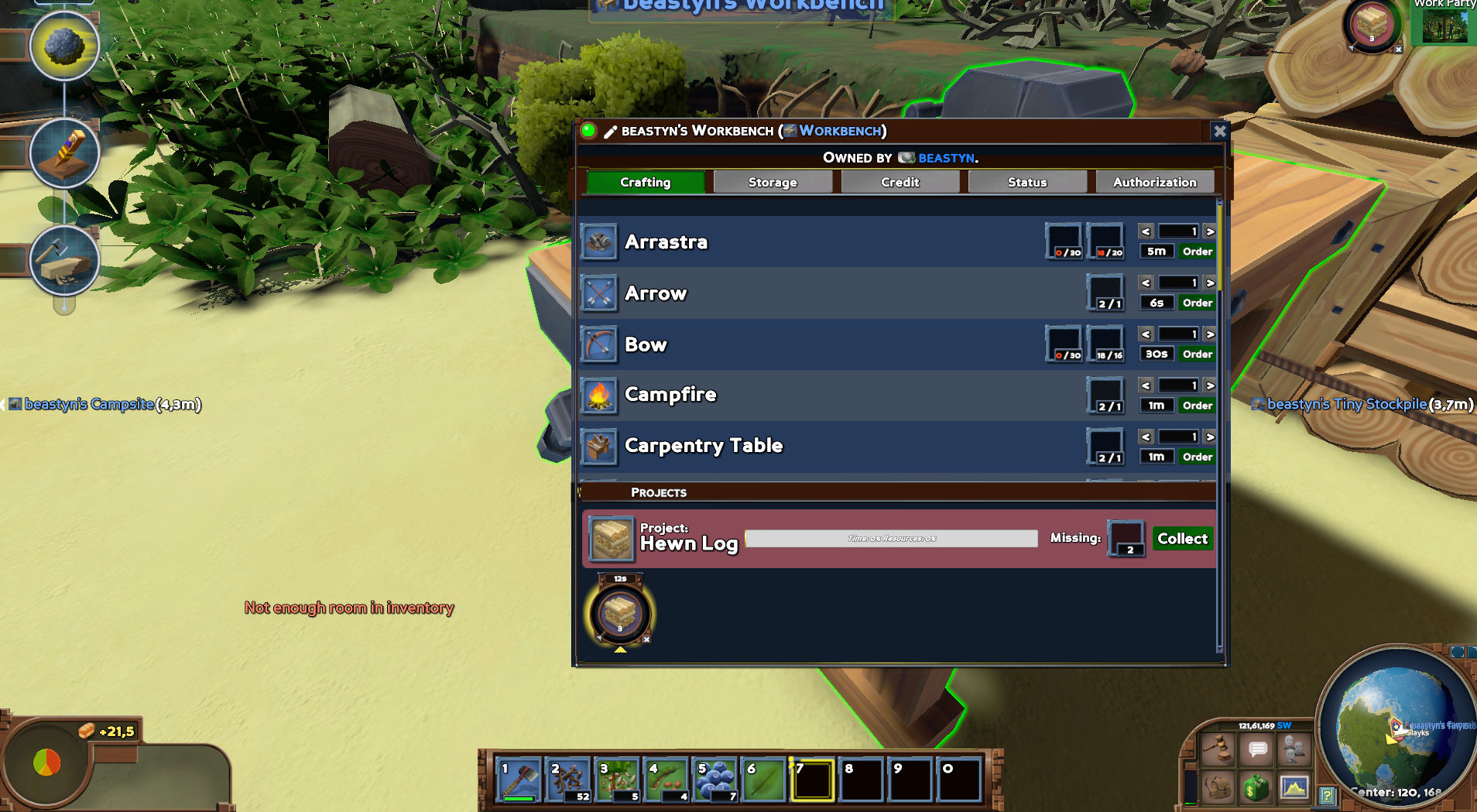The height and width of the screenshot is (812, 1477).
Task: Click the Hewn Log progress bar
Action: (x=890, y=537)
